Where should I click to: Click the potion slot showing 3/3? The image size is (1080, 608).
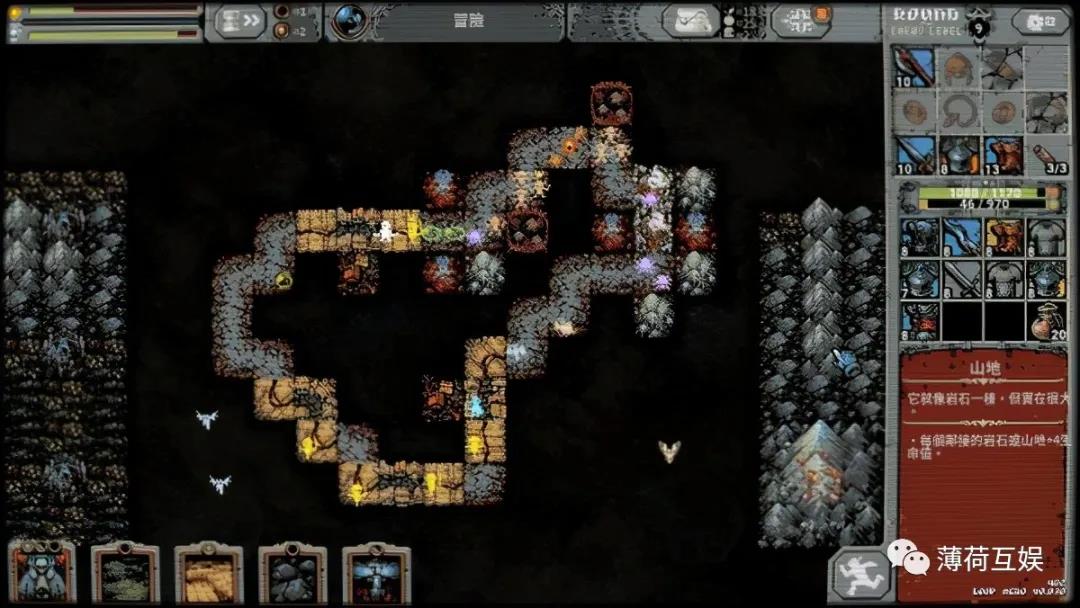[x=1047, y=155]
